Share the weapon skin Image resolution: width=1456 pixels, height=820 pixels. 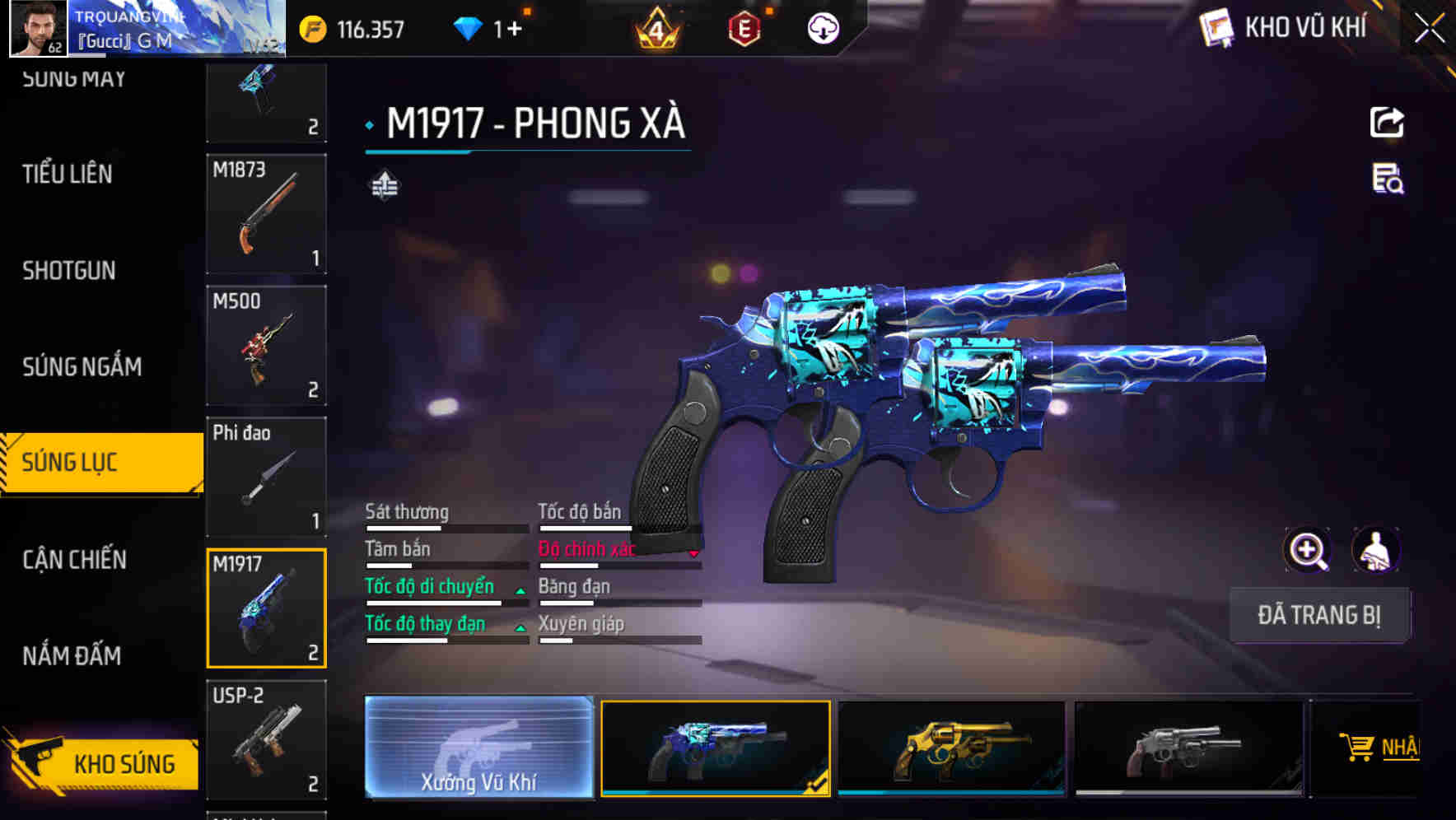pyautogui.click(x=1387, y=123)
